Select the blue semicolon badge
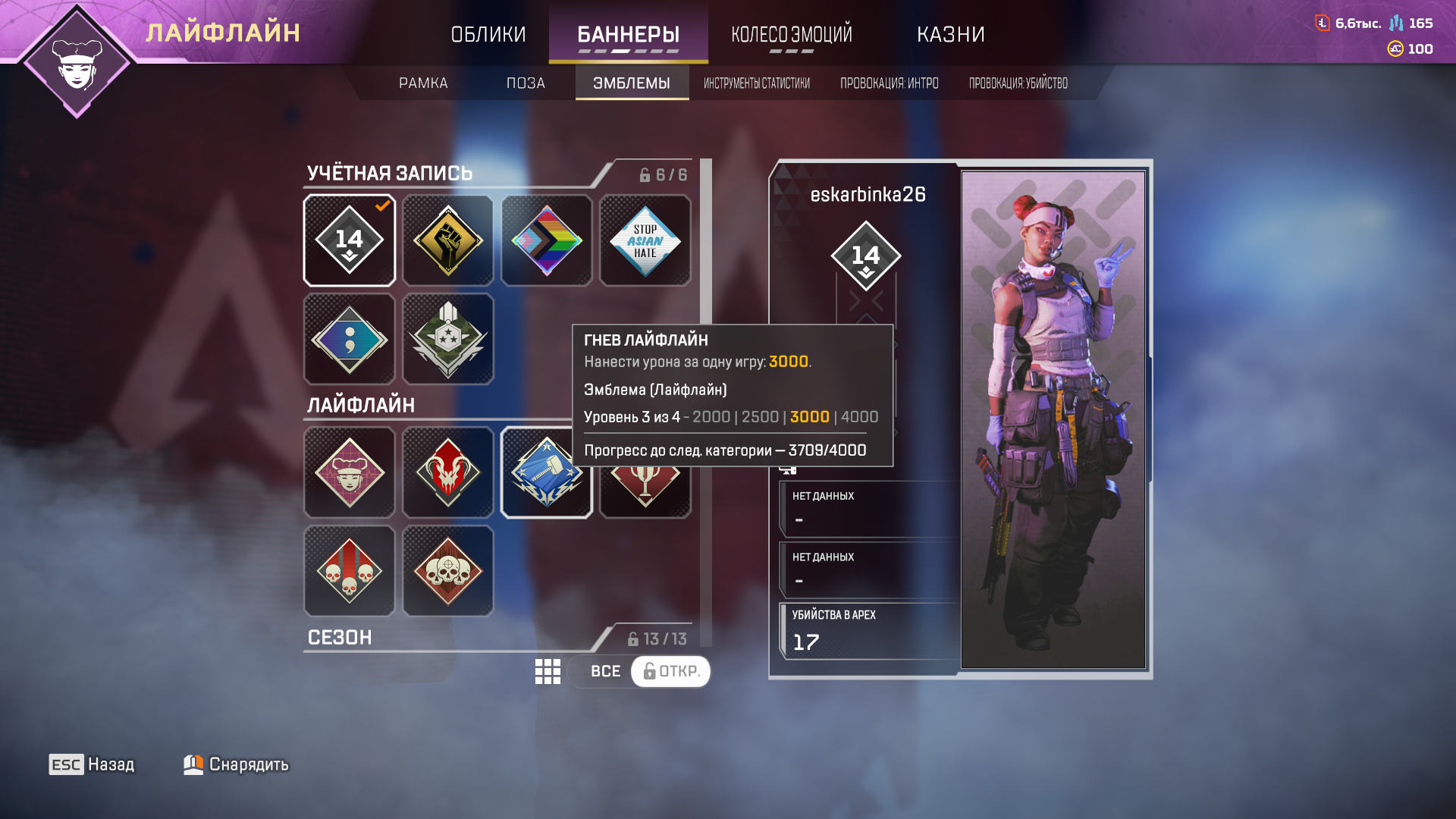The width and height of the screenshot is (1456, 819). (350, 339)
